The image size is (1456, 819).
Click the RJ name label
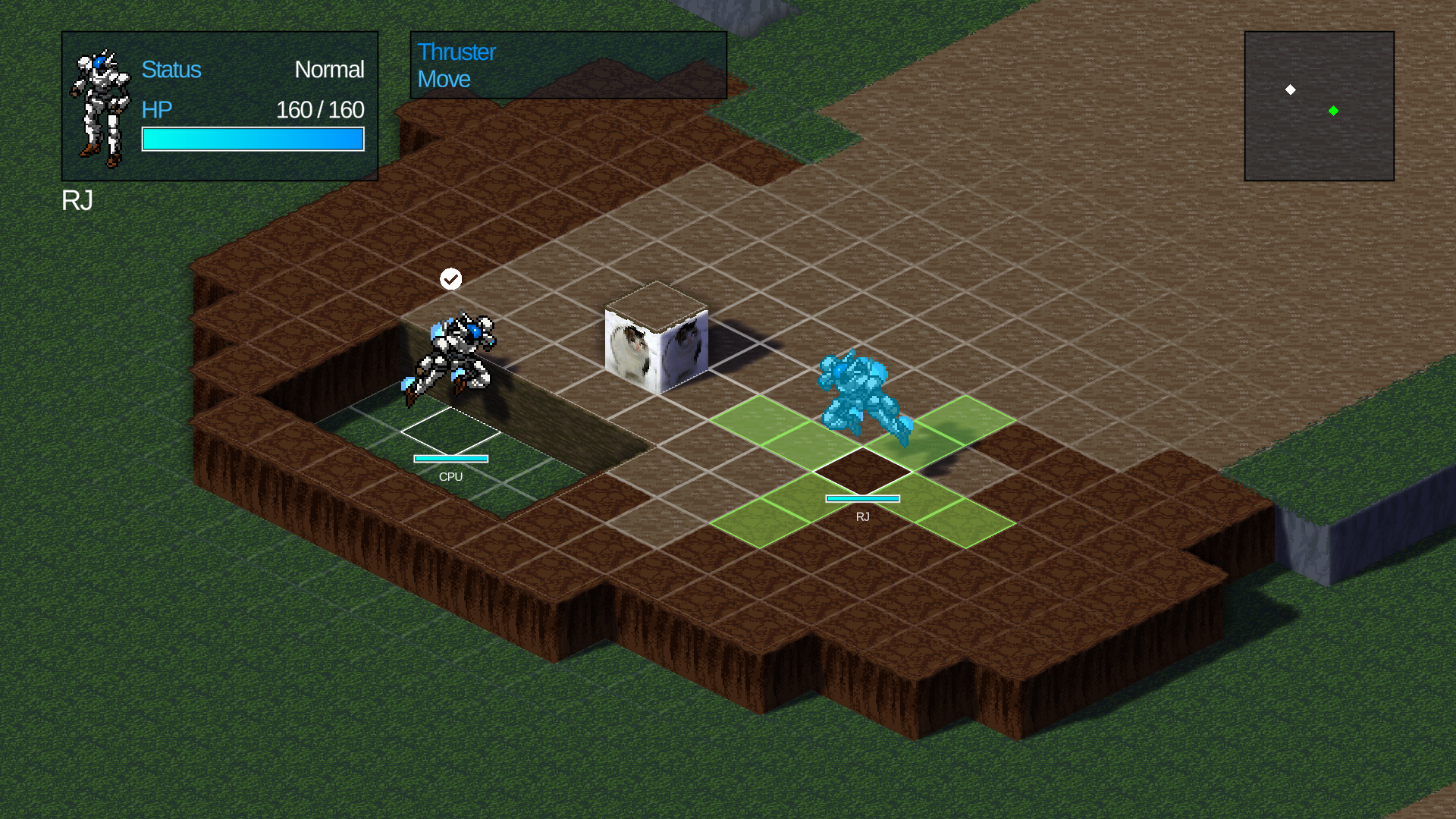(78, 202)
